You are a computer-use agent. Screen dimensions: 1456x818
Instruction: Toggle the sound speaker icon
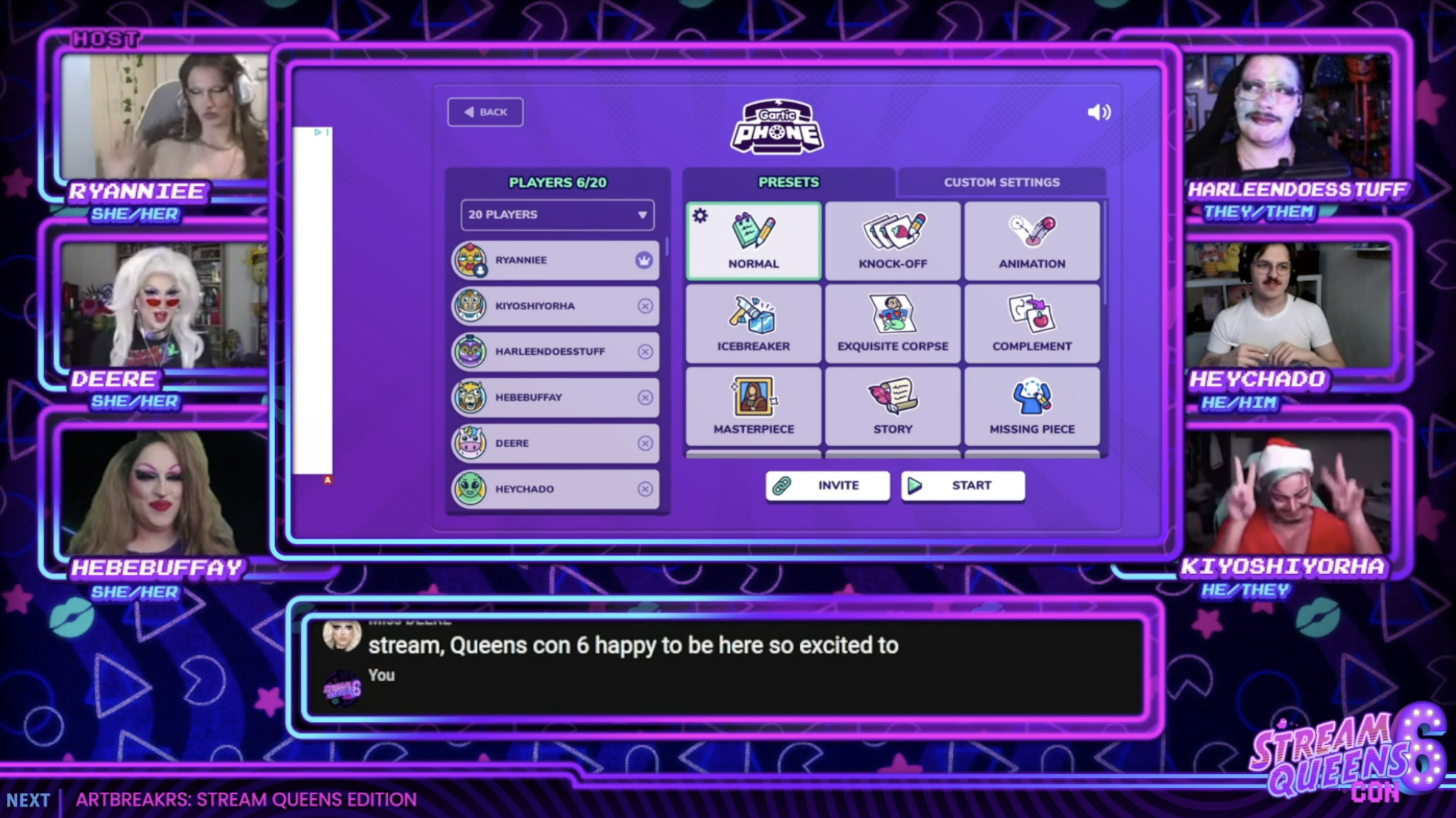pos(1099,112)
